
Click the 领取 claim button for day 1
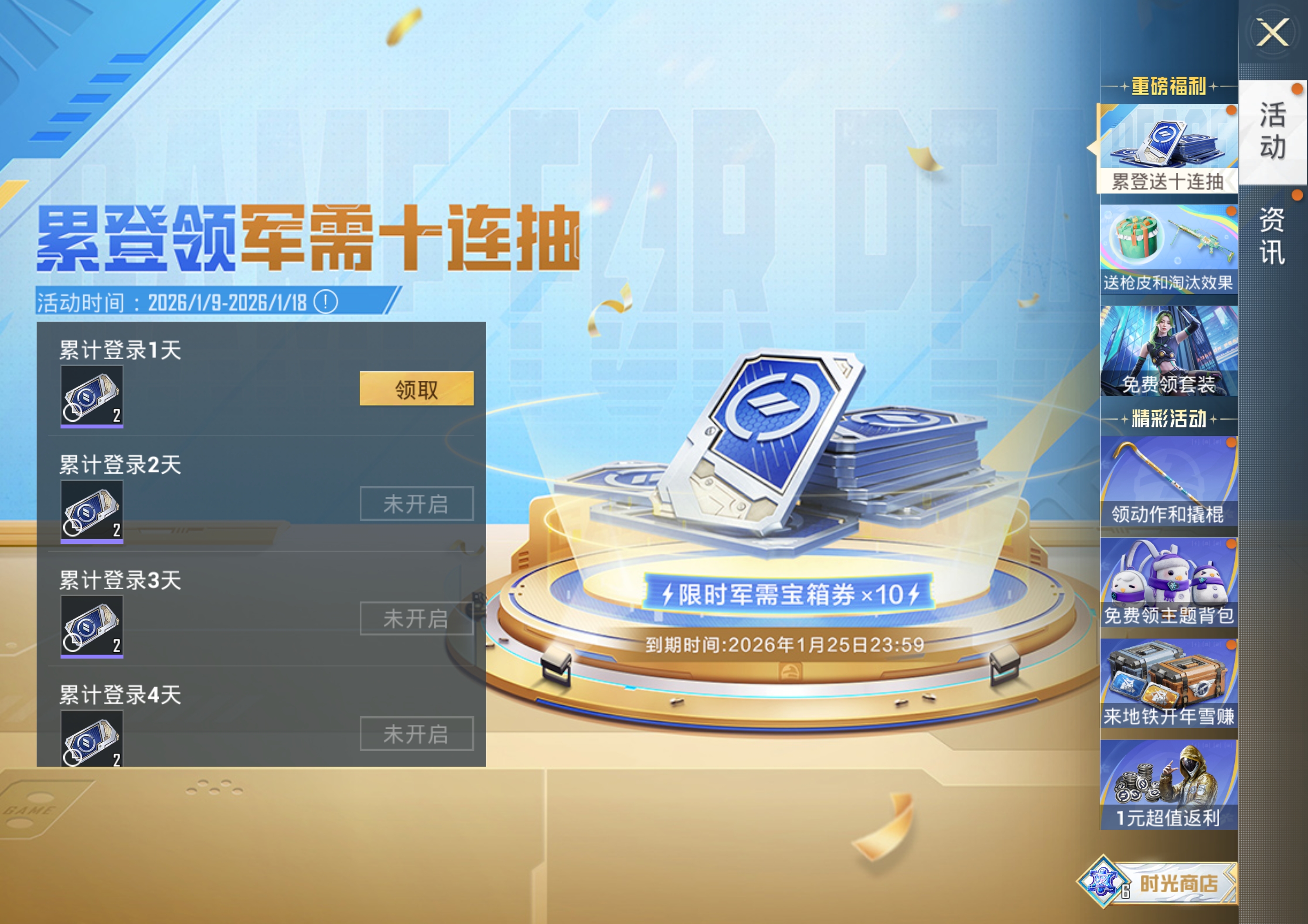click(x=416, y=391)
